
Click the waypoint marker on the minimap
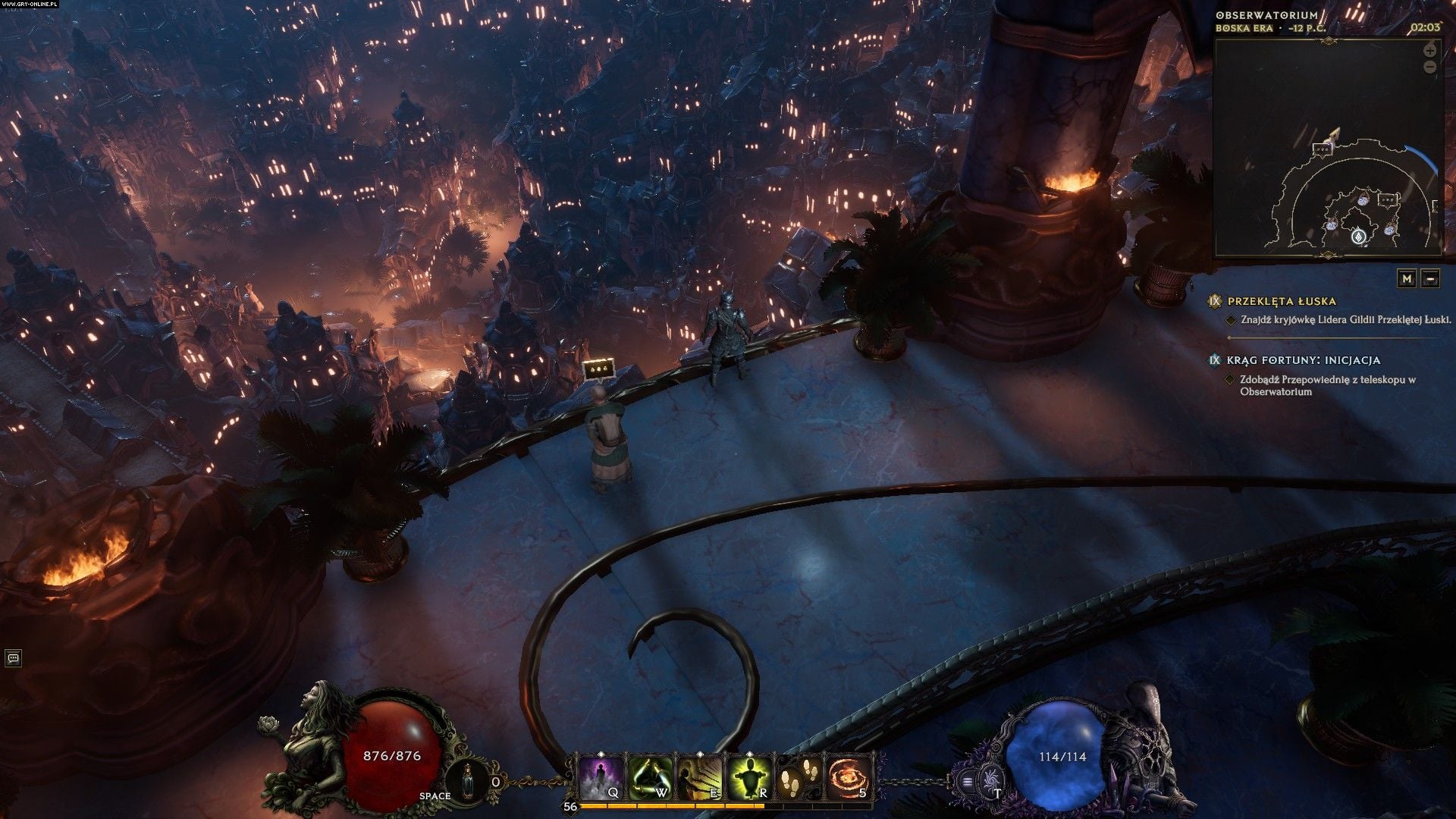click(1357, 237)
